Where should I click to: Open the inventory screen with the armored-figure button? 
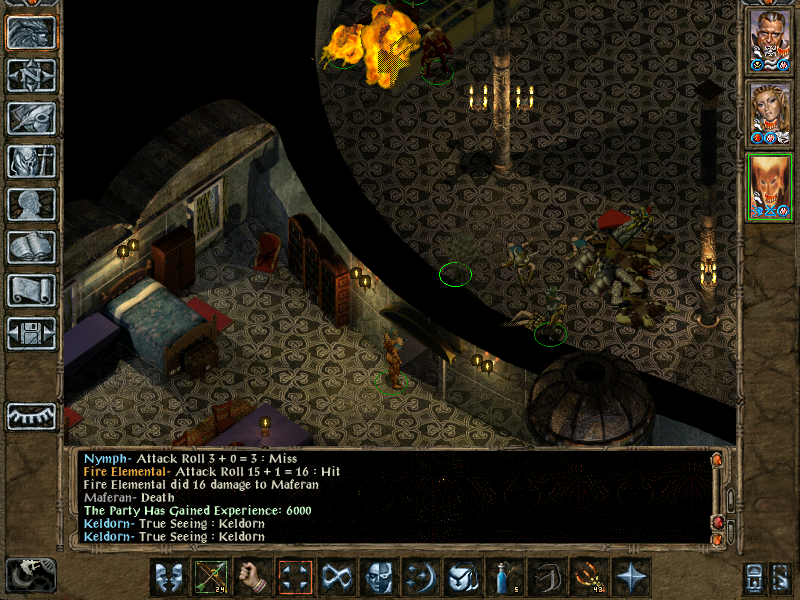click(x=32, y=162)
